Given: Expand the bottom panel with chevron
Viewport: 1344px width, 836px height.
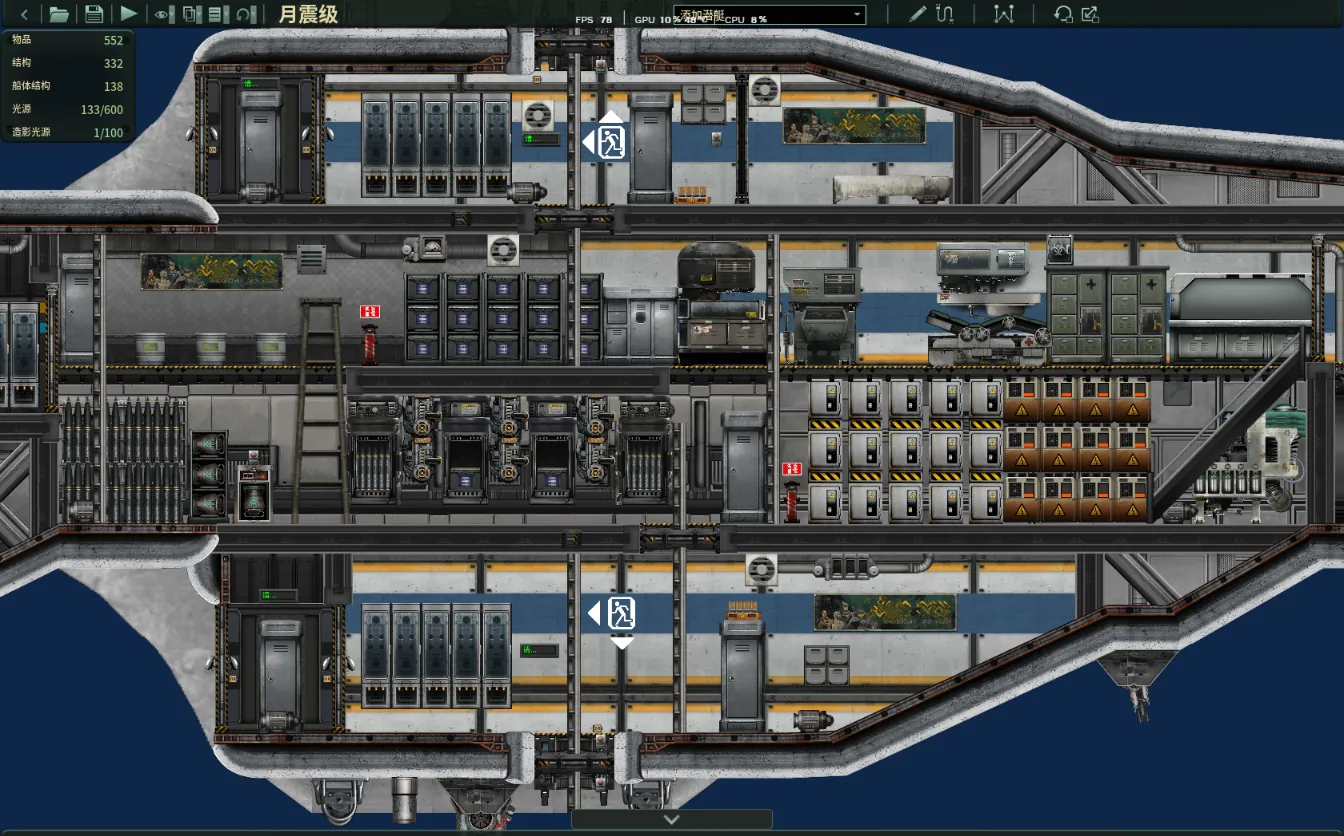Looking at the screenshot, I should 672,819.
